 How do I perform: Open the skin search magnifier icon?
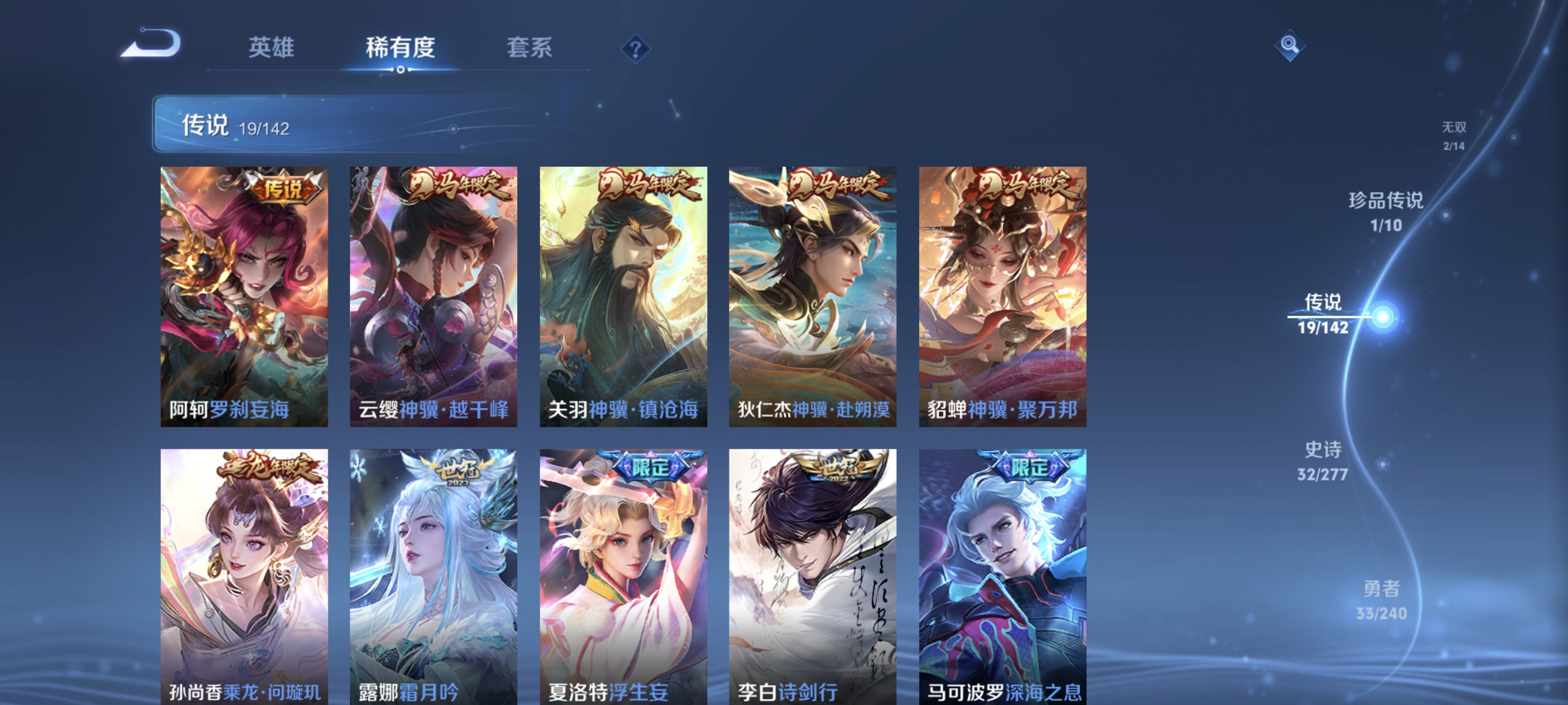[x=1291, y=45]
